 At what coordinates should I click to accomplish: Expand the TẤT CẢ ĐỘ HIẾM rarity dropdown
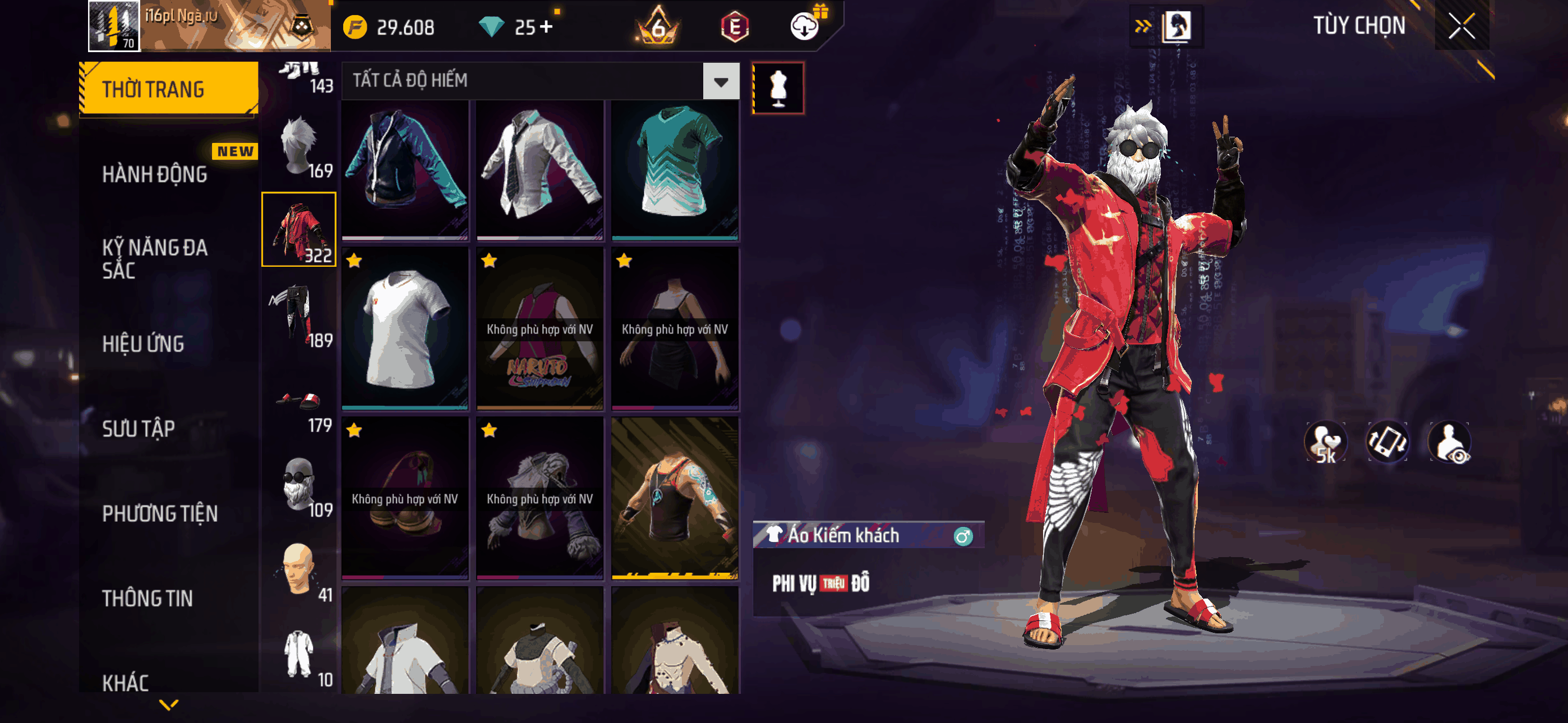[721, 81]
